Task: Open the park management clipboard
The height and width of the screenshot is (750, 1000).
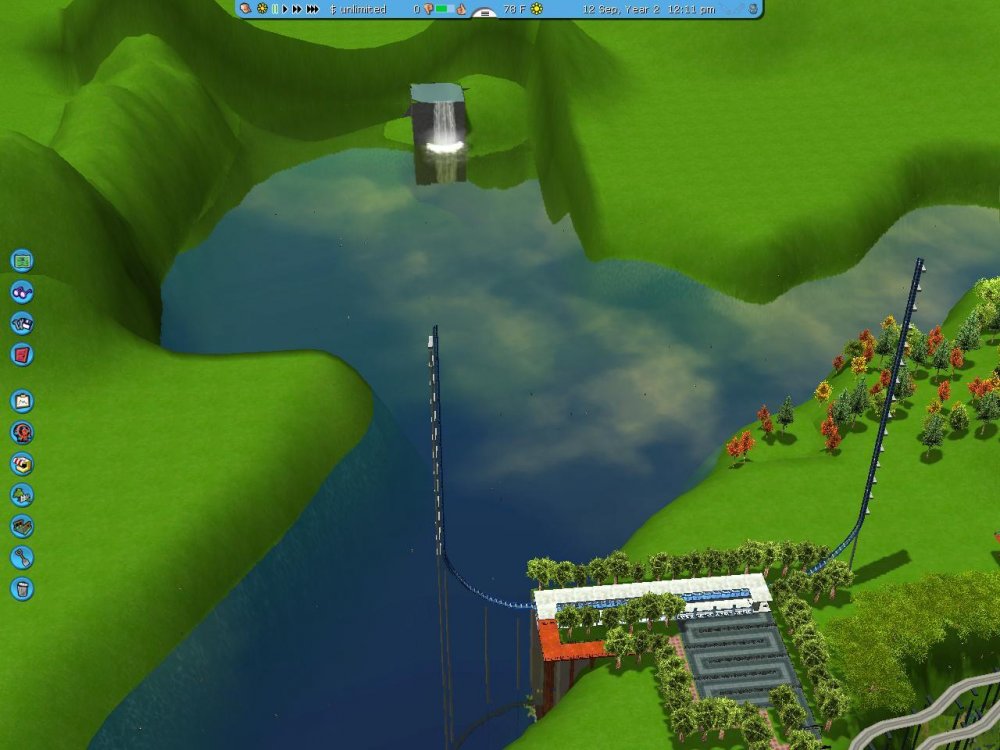Action: (22, 401)
